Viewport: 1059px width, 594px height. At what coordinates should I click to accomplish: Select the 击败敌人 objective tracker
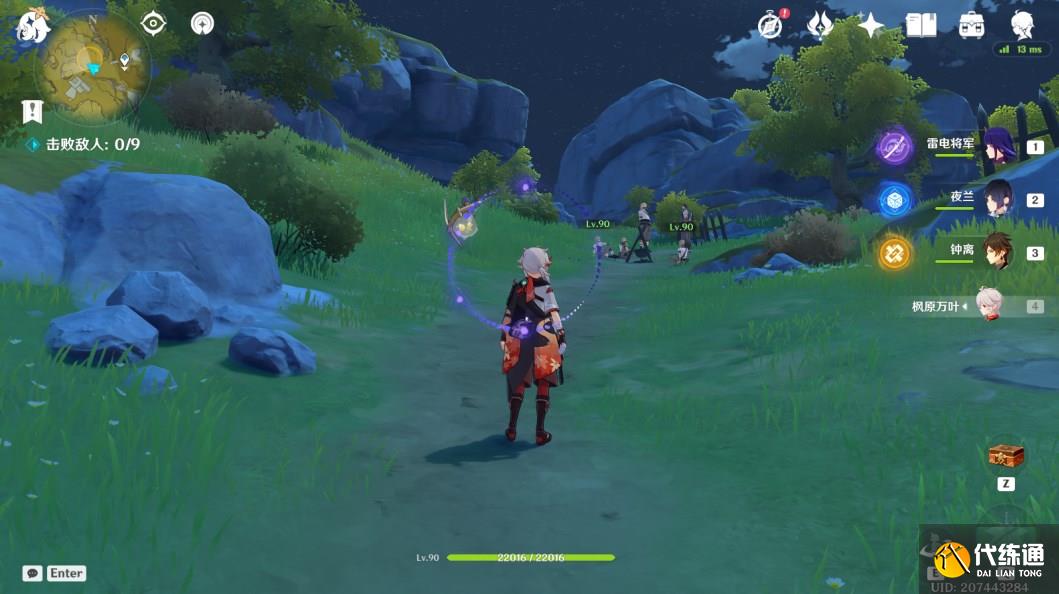click(84, 145)
